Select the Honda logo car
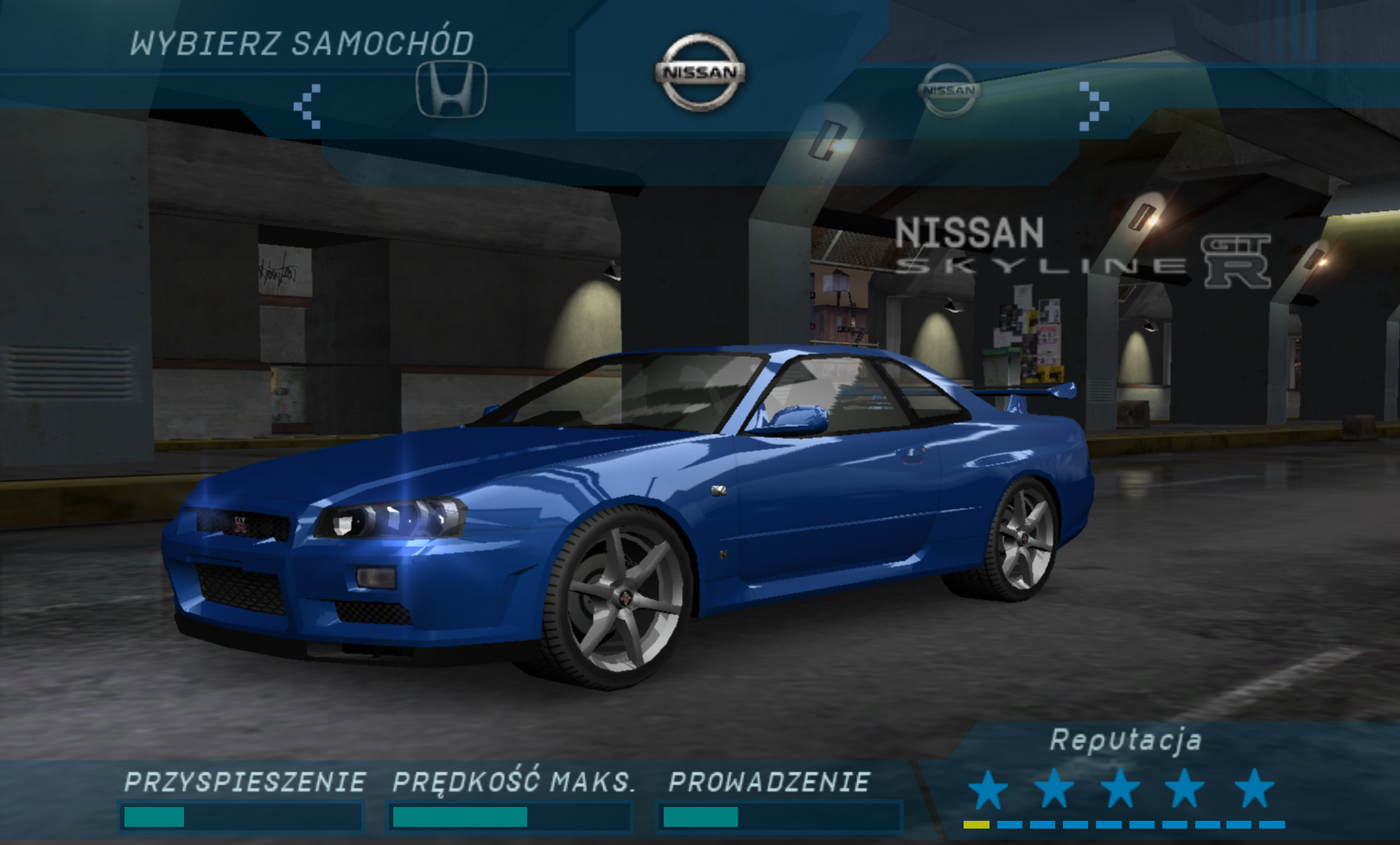The width and height of the screenshot is (1400, 845). point(451,88)
